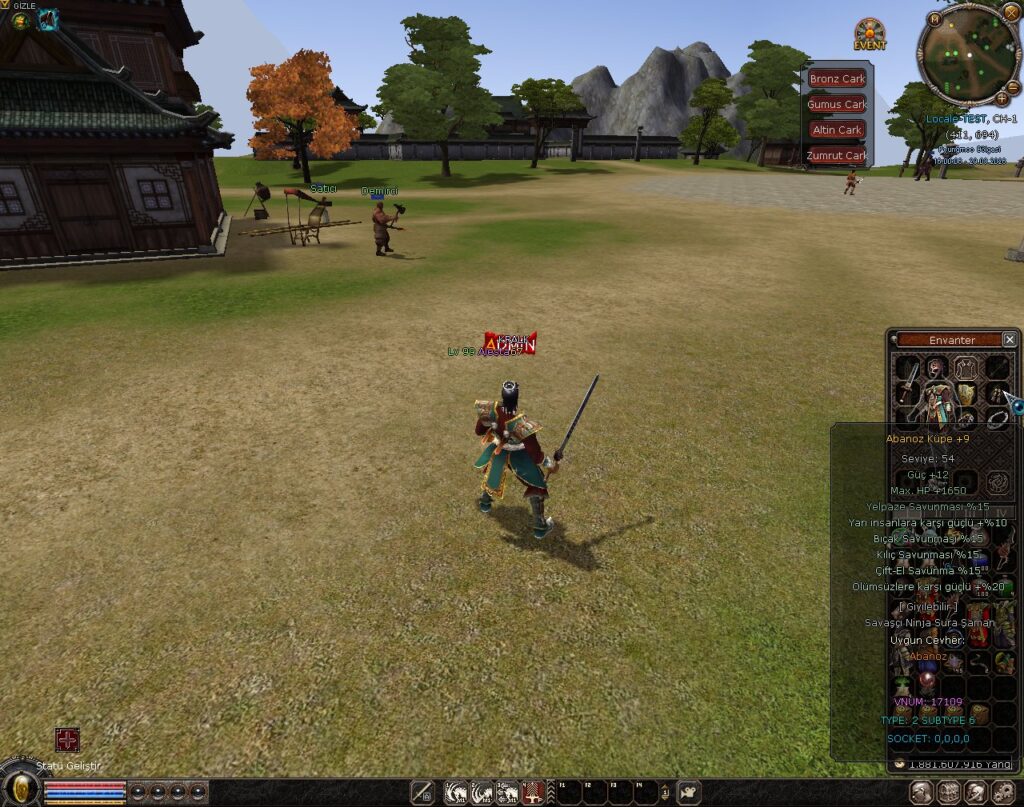Screen dimensions: 1024x807
Task: Close the Envanter inventory window
Action: coord(1009,340)
